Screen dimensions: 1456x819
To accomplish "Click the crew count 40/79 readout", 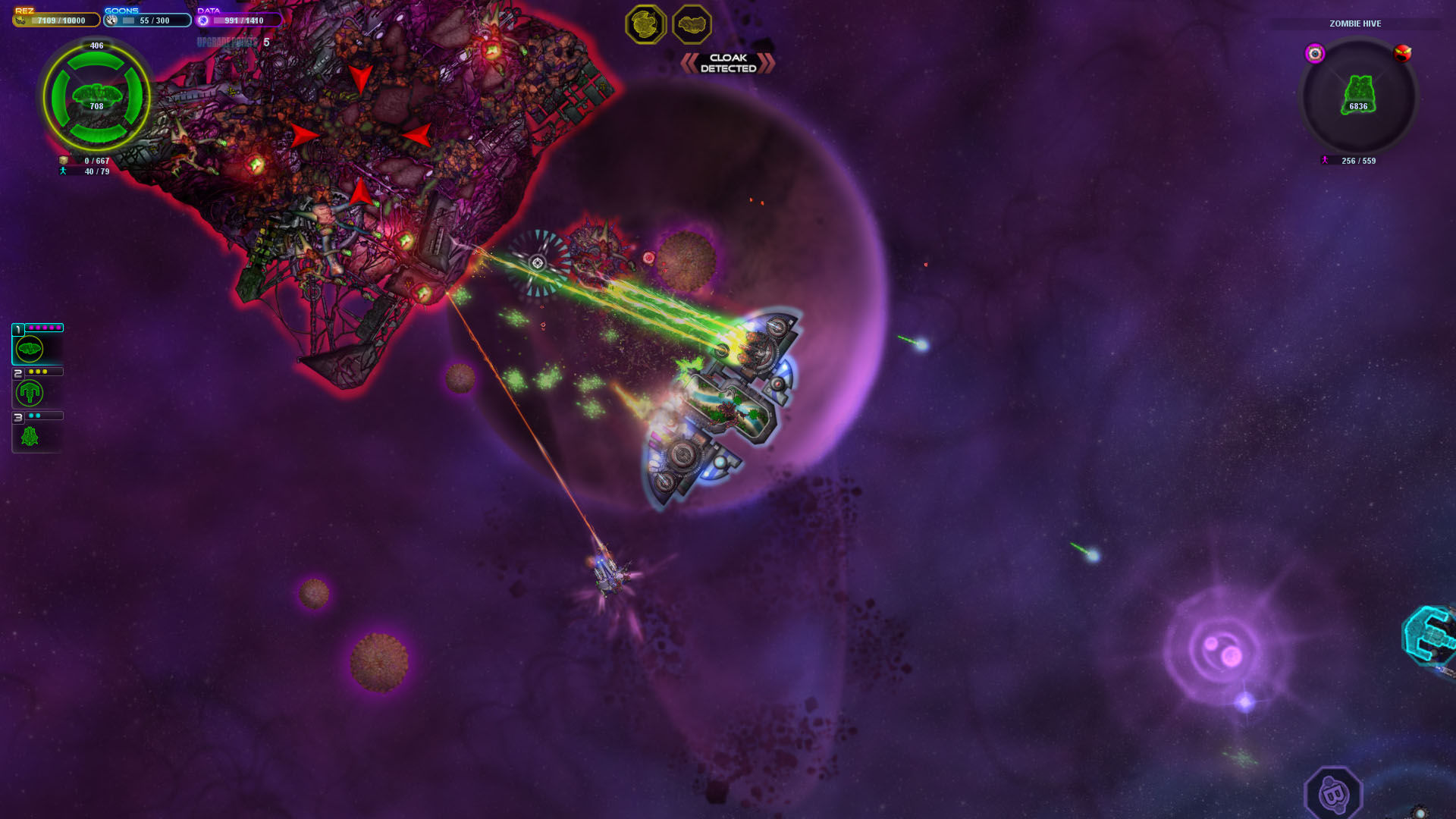I will 97,171.
